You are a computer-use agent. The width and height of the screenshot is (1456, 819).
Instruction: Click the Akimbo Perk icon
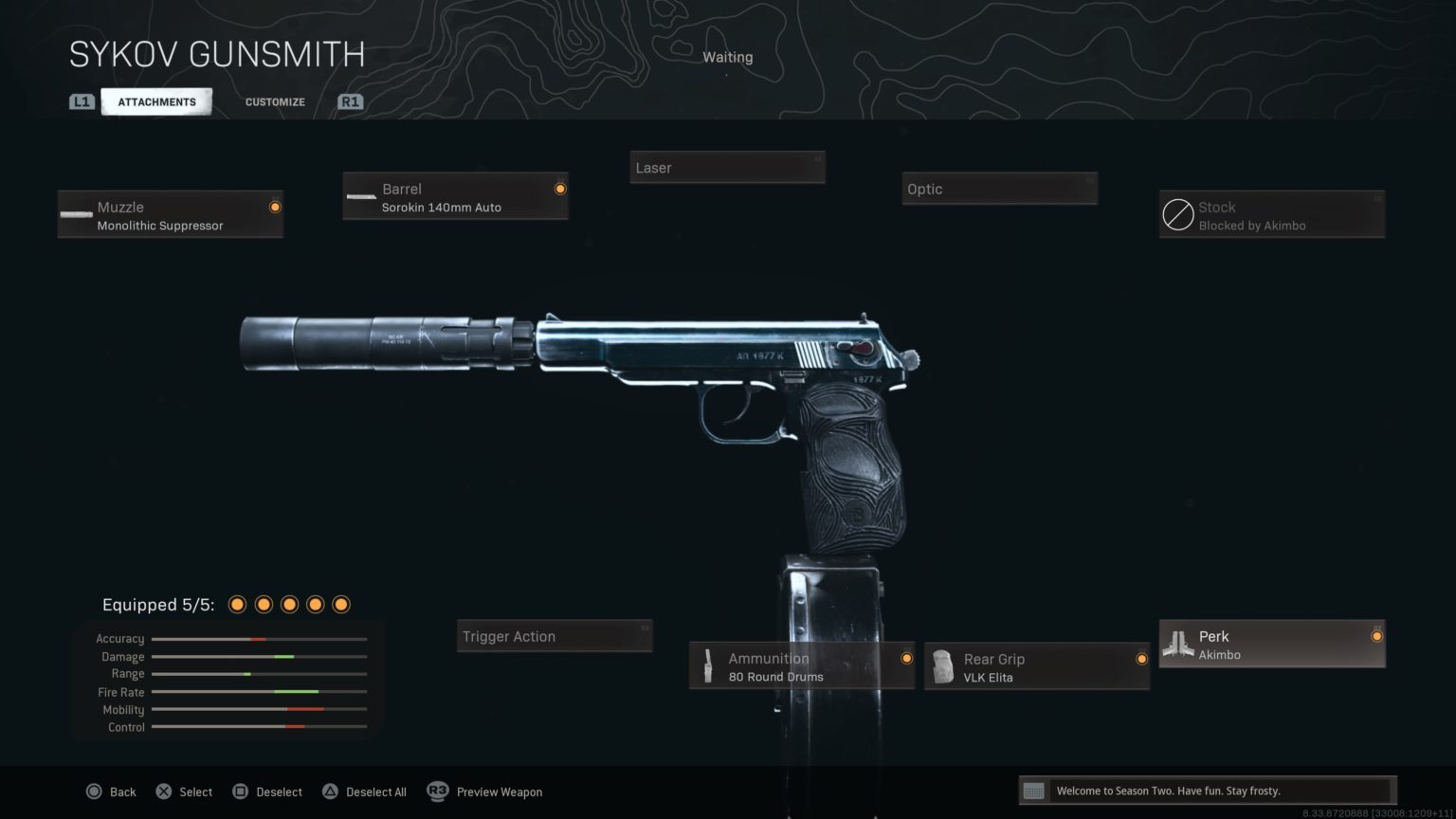(1178, 644)
